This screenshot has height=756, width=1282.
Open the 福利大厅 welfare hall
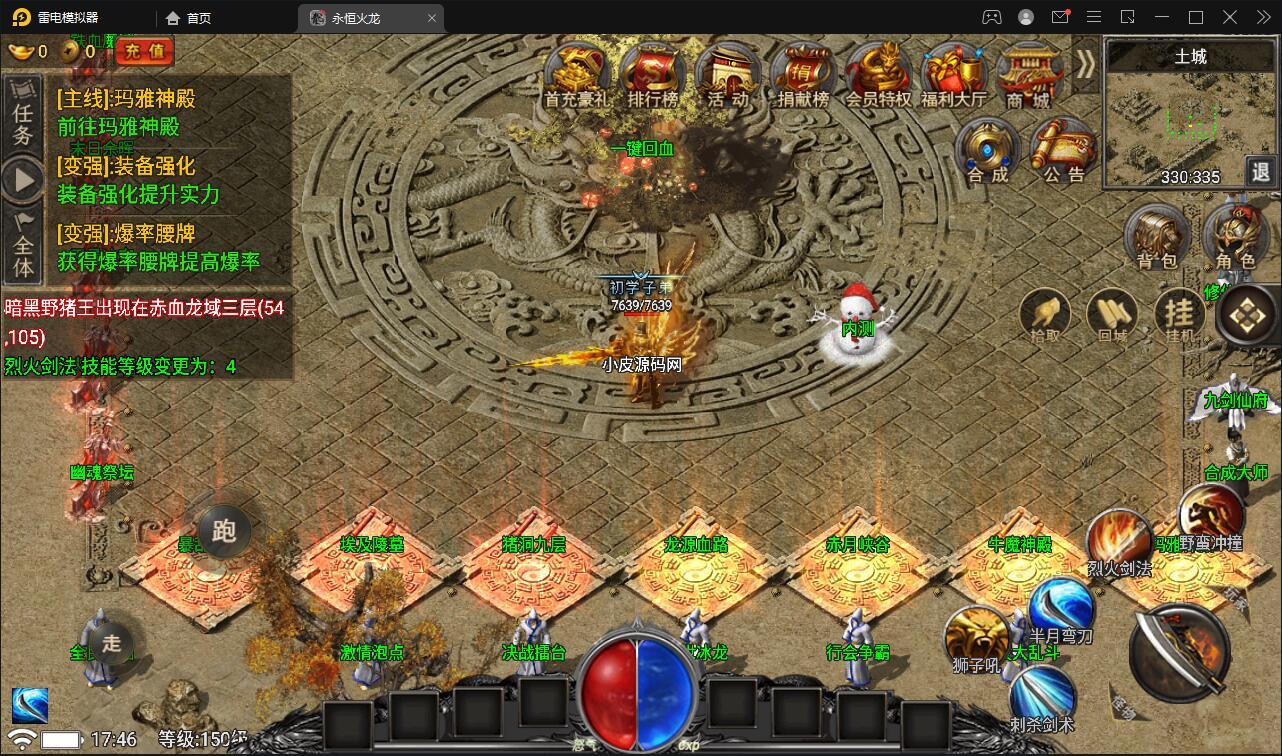coord(953,73)
